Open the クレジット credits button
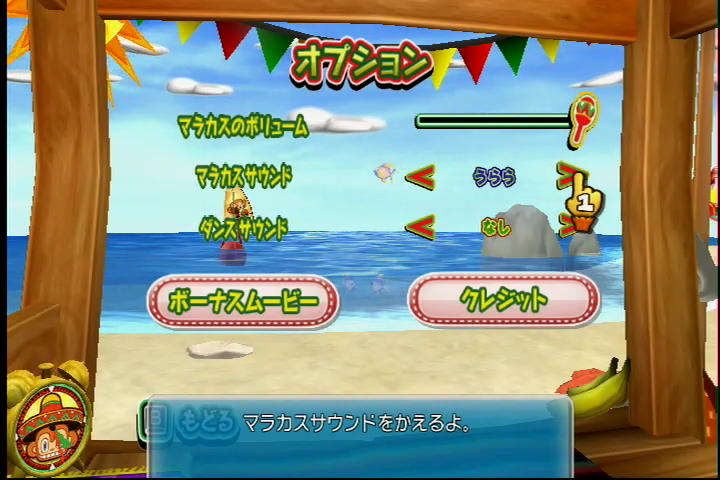 pos(503,299)
